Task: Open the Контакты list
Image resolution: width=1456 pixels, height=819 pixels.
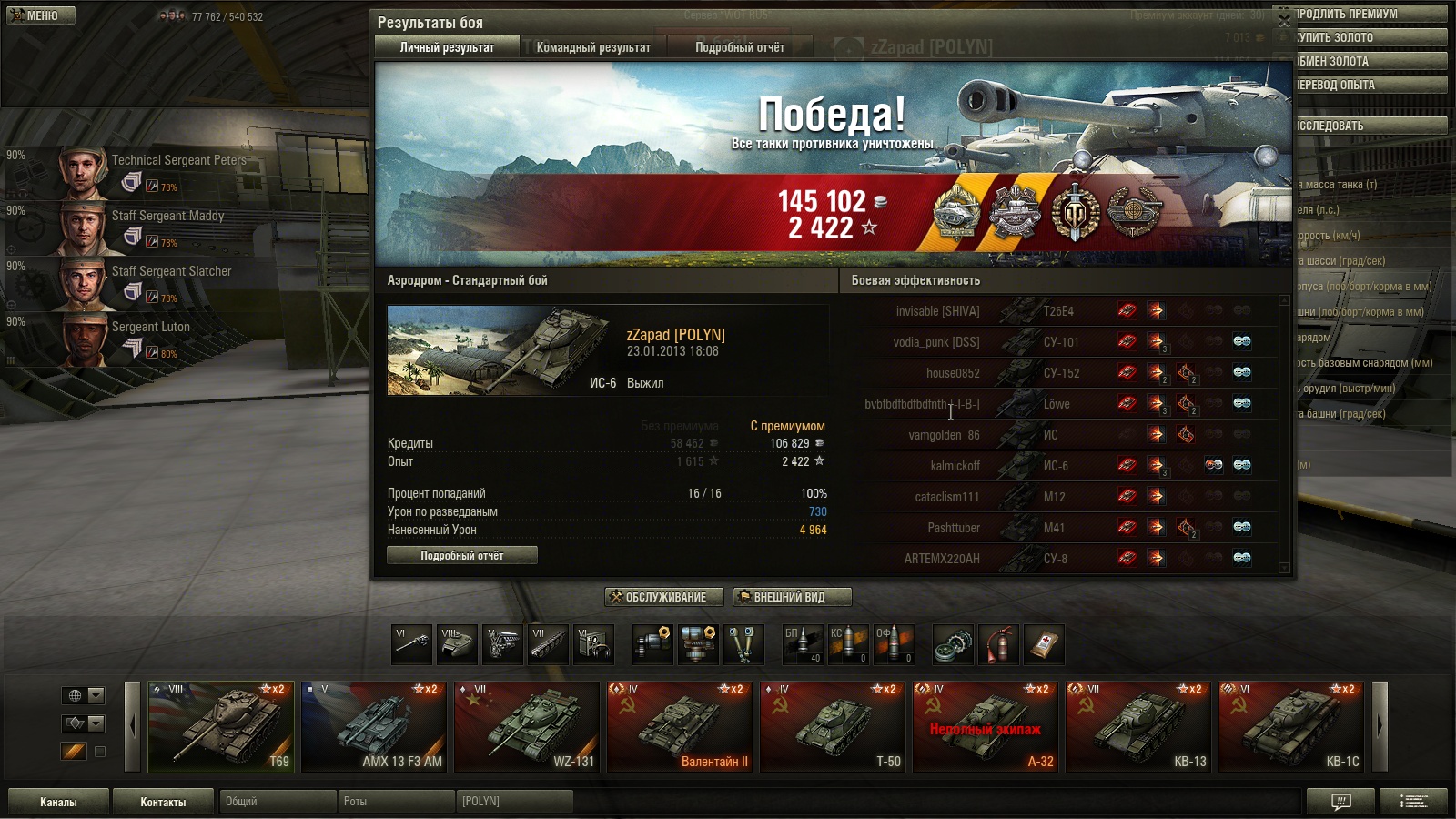Action: 163,802
